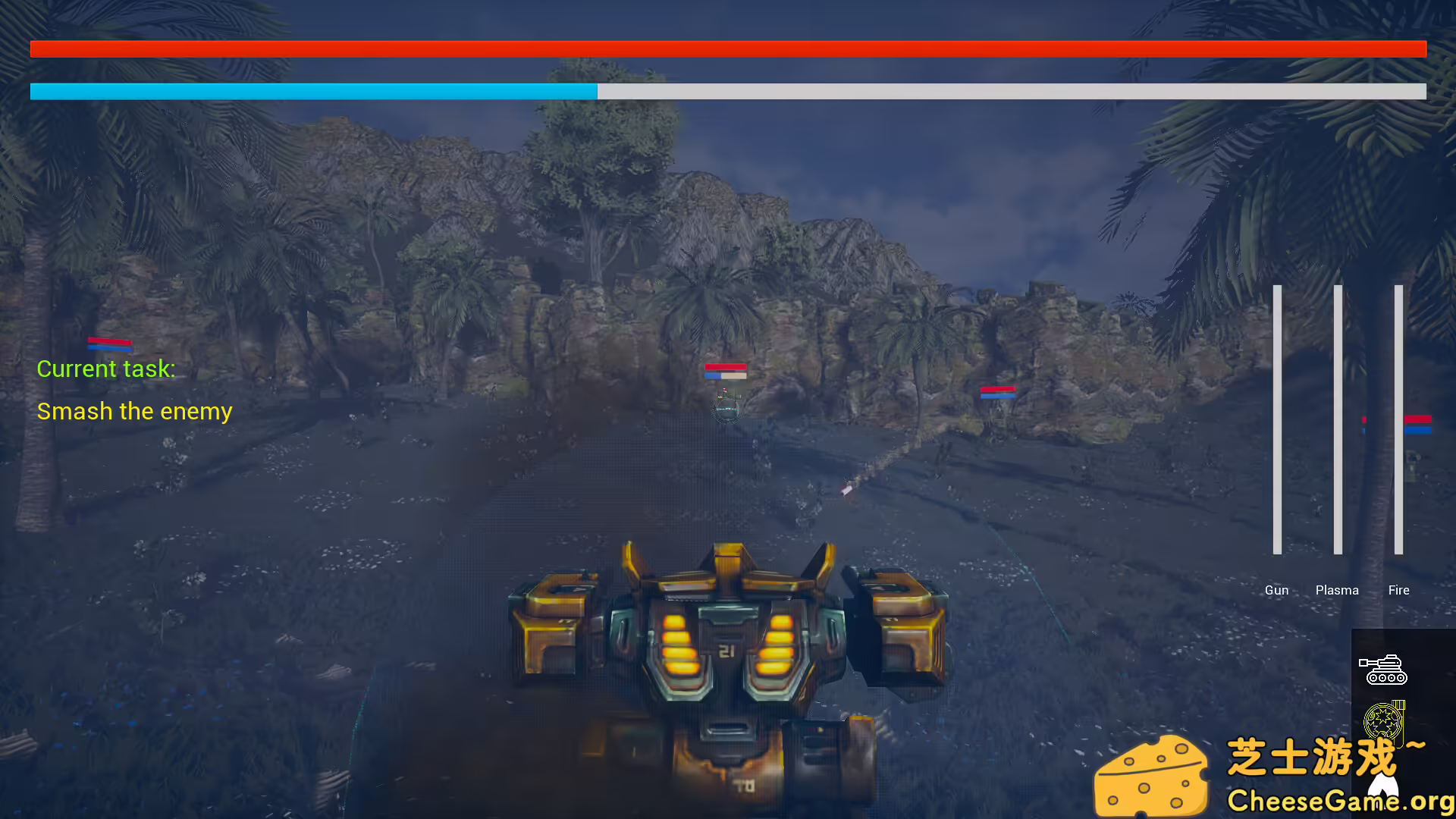Image resolution: width=1456 pixels, height=819 pixels.
Task: Click the Smash the enemy objective text
Action: (x=134, y=411)
